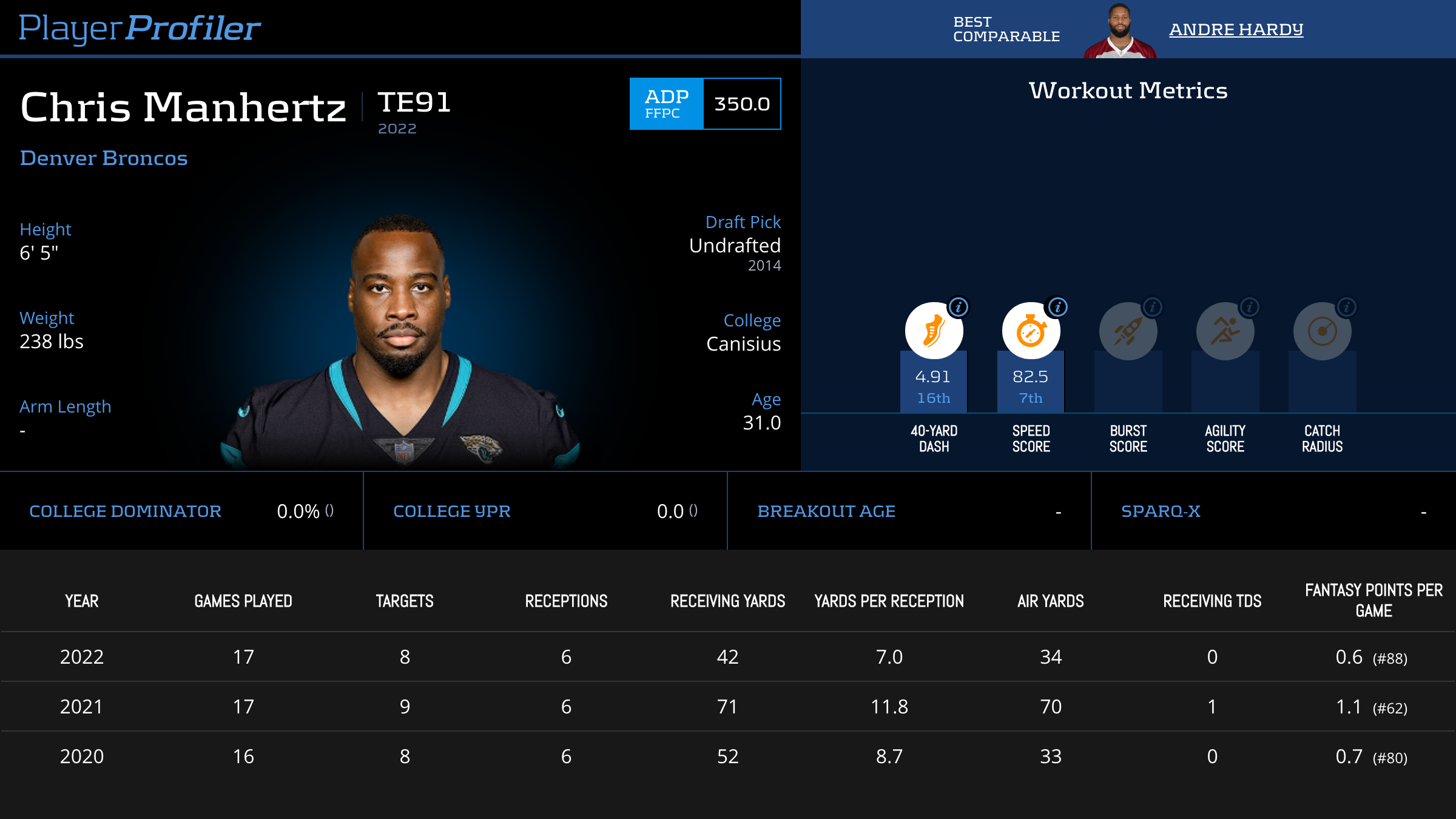Viewport: 1456px width, 819px height.
Task: Show info for the Catch Radius metric
Action: pyautogui.click(x=1346, y=307)
